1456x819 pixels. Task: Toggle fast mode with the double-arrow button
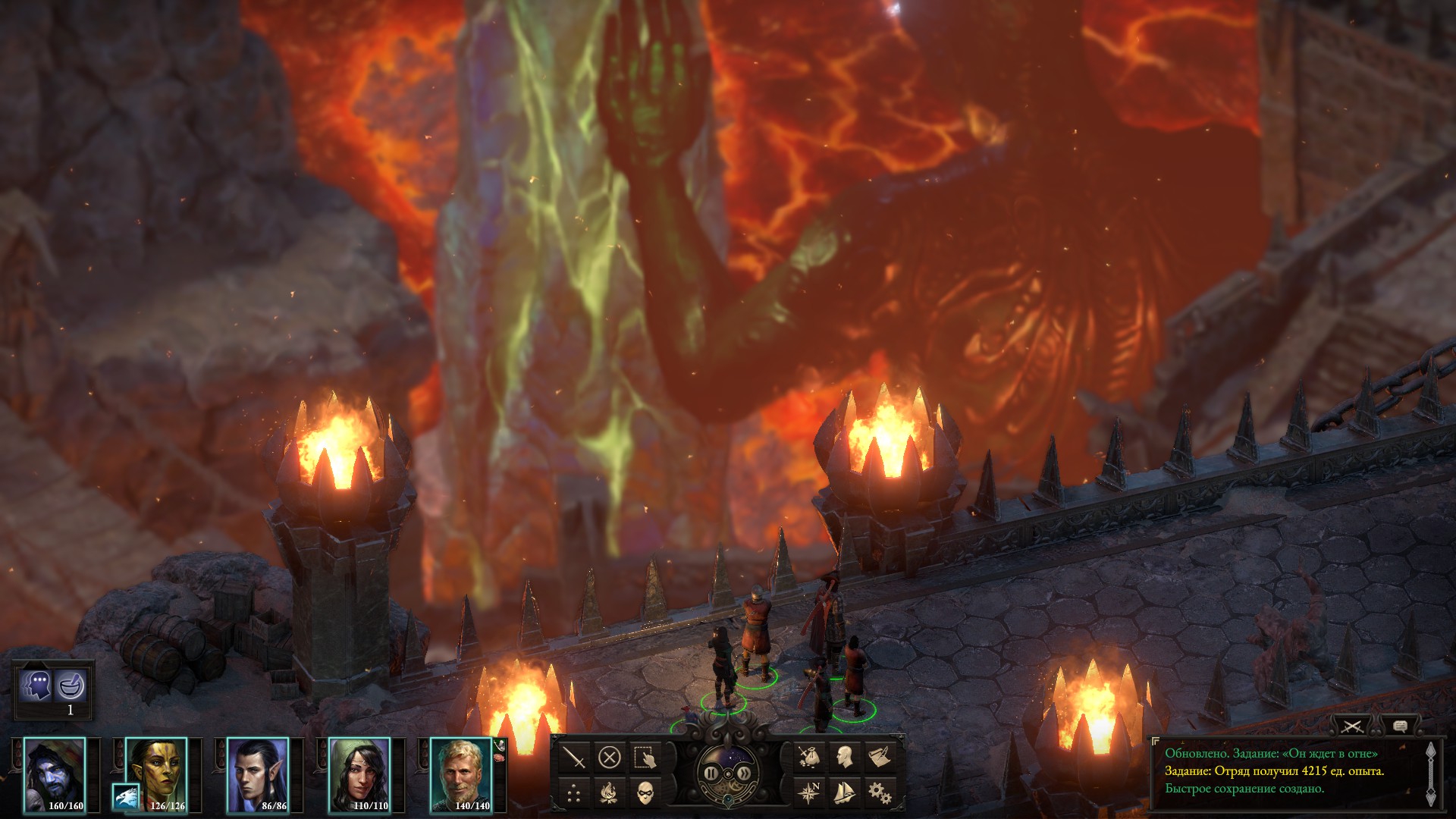[x=744, y=773]
